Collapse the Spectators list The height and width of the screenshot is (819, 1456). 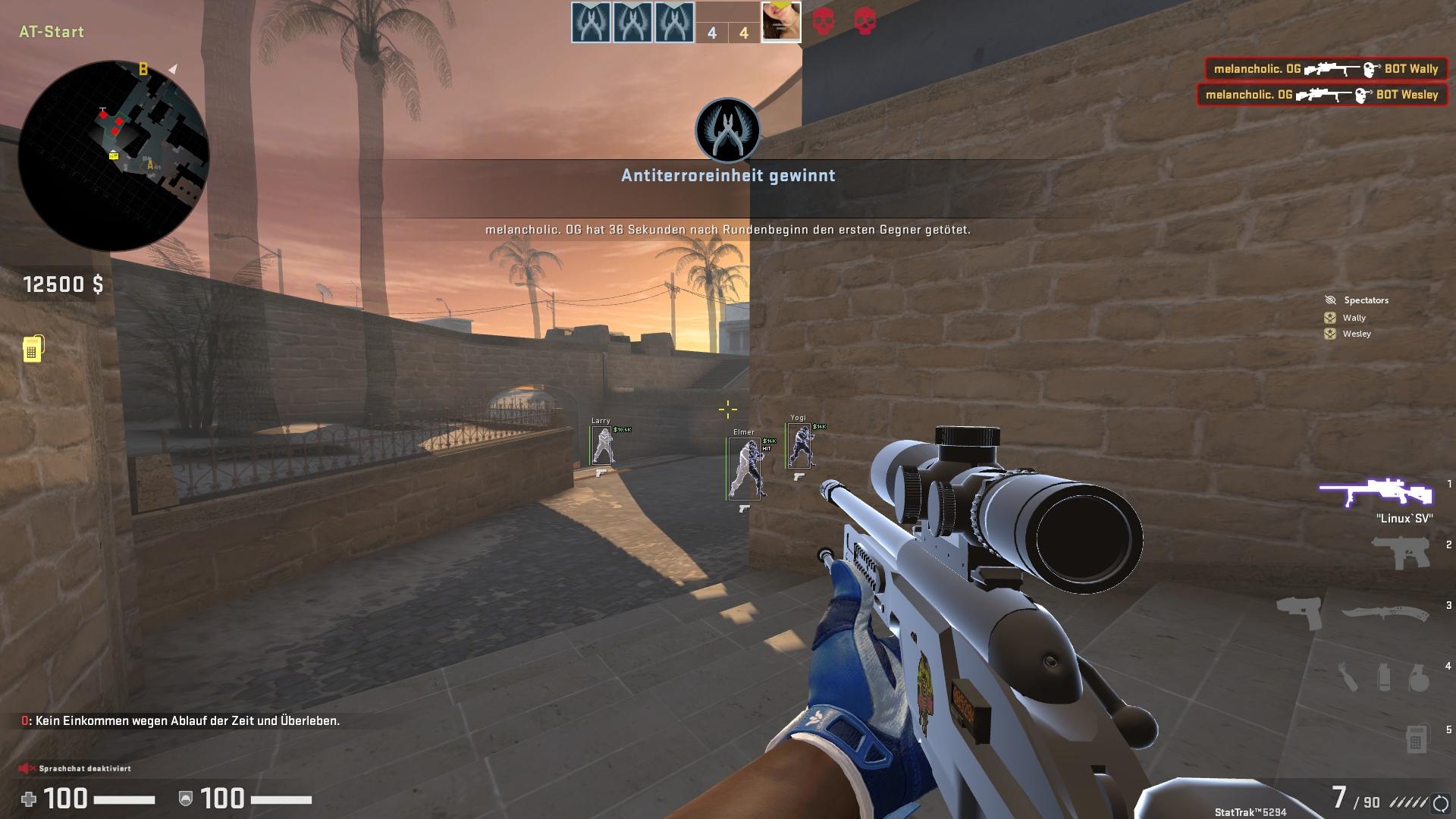1365,300
